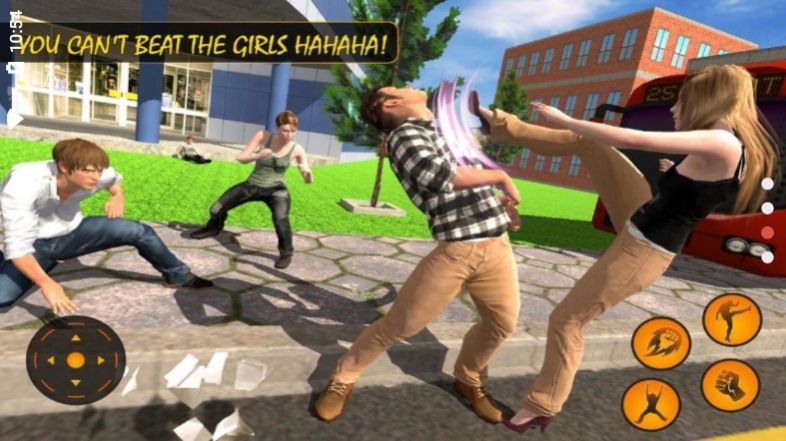Tap the joystick's left arrow
The height and width of the screenshot is (441, 786).
click(x=52, y=360)
